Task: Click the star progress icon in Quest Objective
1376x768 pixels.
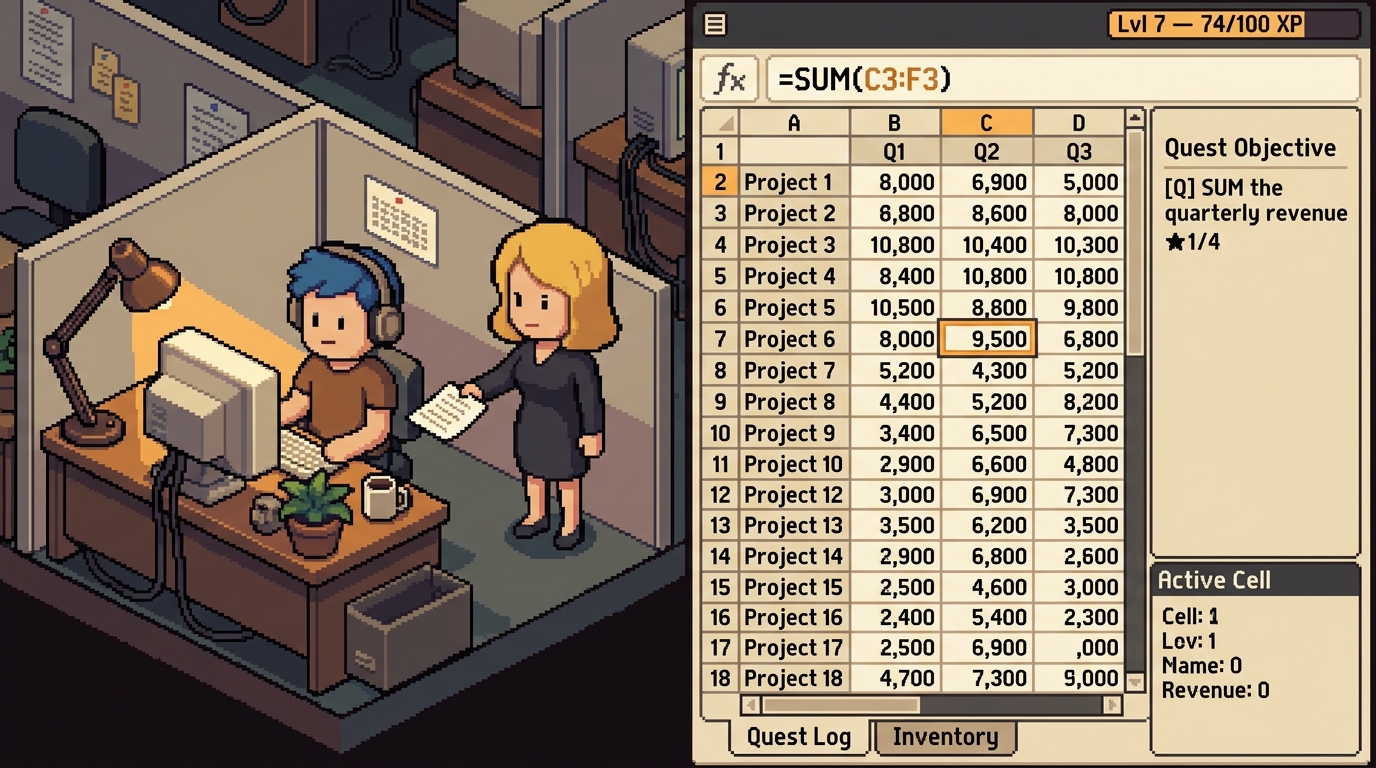Action: (x=1177, y=240)
